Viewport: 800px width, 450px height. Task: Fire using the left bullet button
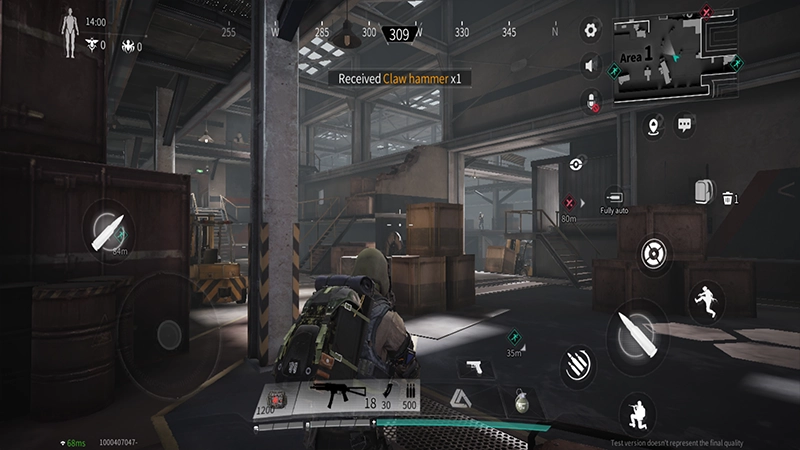[x=105, y=229]
